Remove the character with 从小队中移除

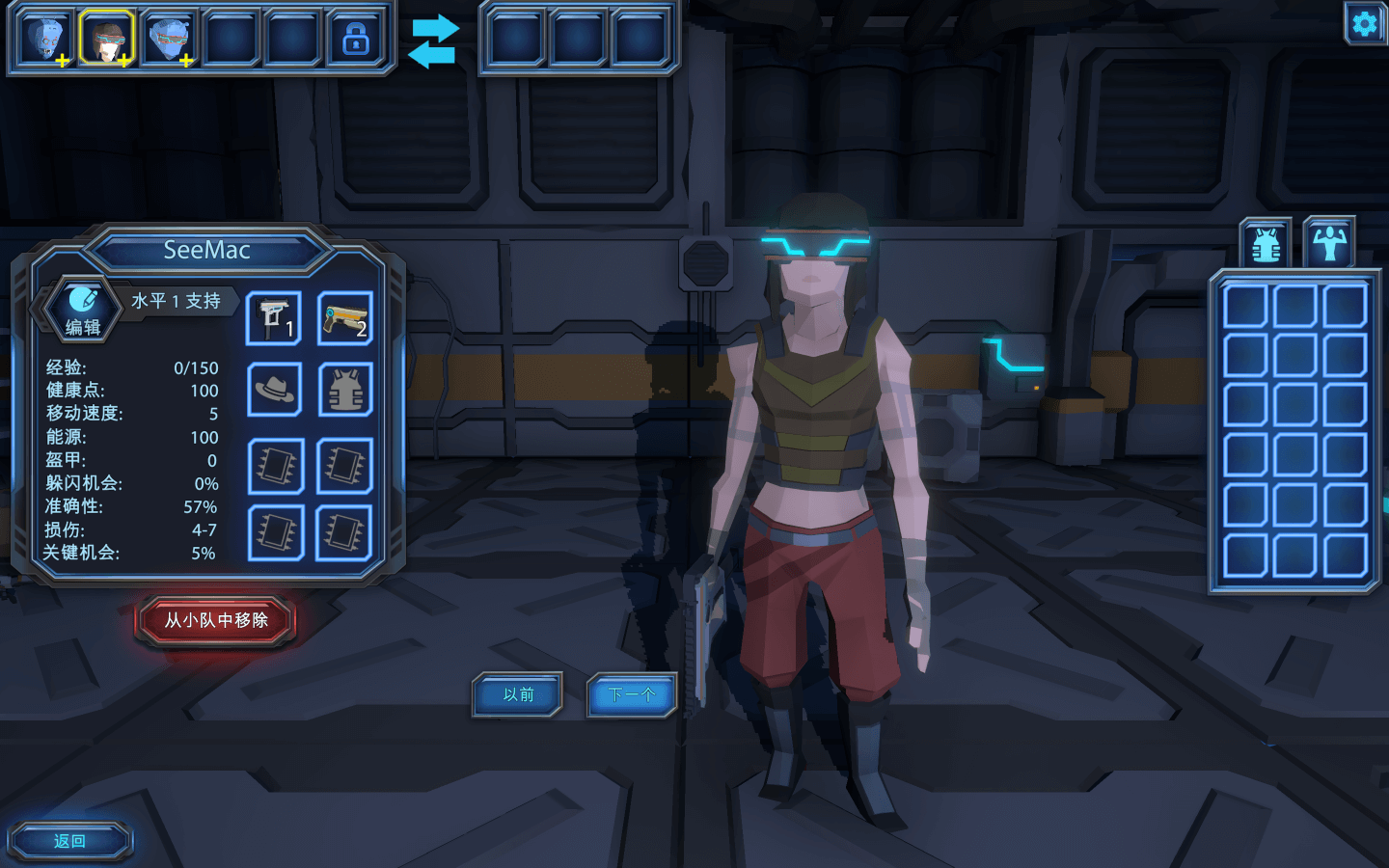coord(216,620)
